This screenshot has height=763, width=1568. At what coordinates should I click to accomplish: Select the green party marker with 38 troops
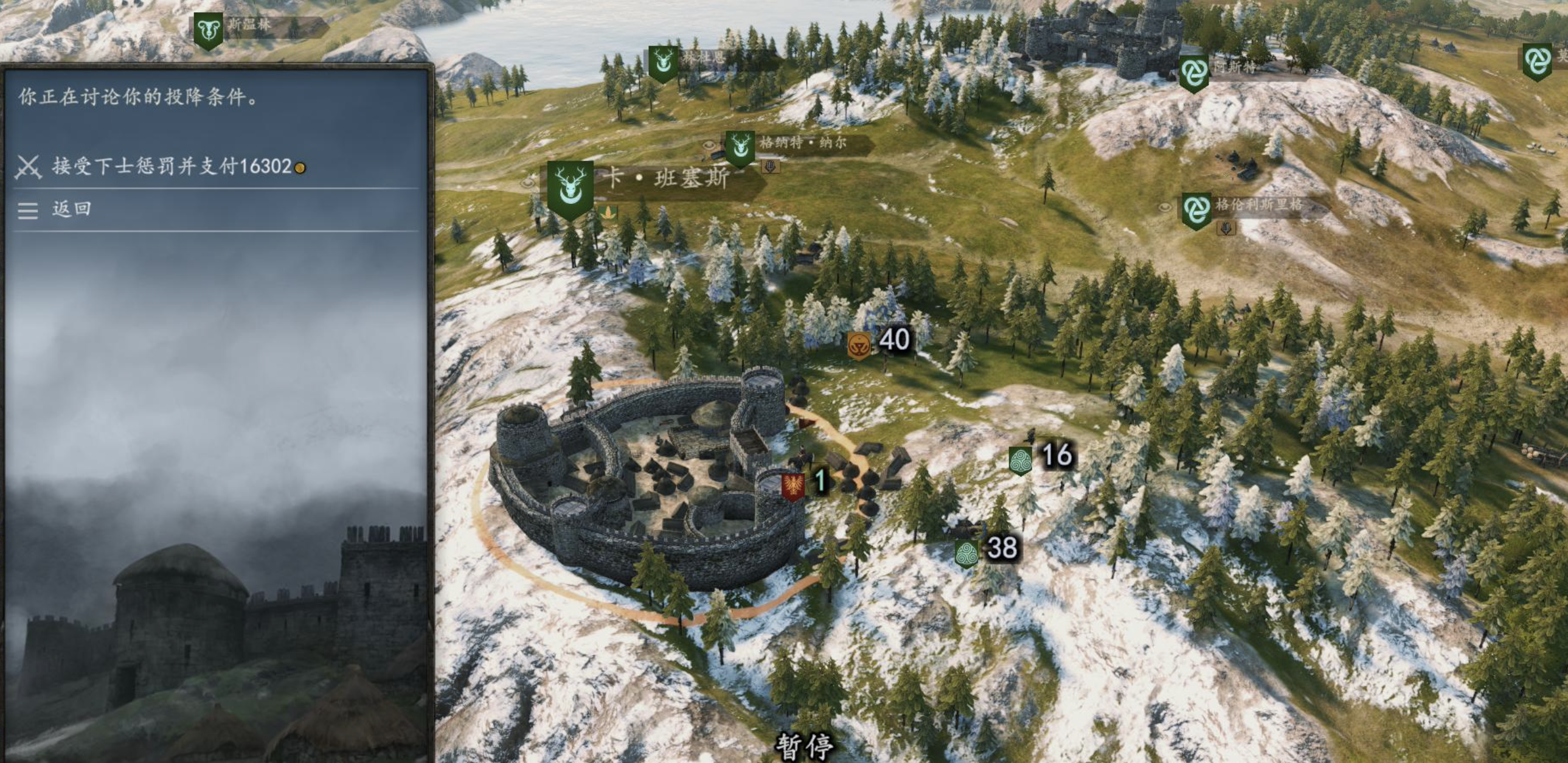tap(966, 553)
